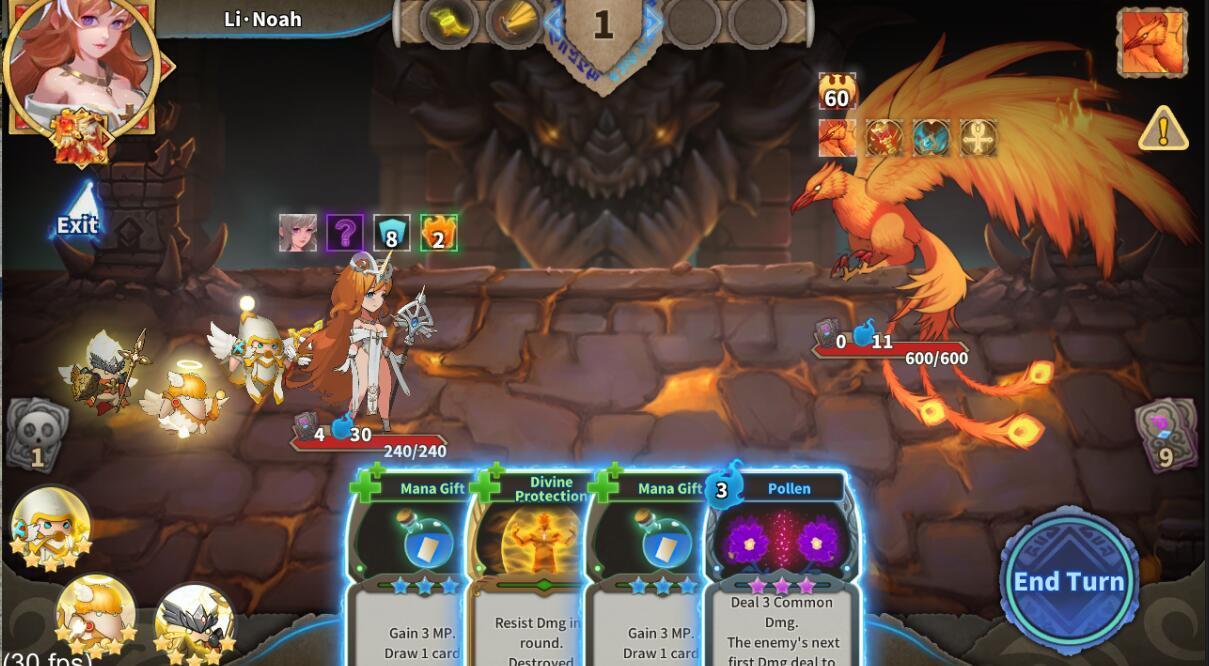Inspect the purple question mark status icon
The height and width of the screenshot is (666, 1209).
pyautogui.click(x=345, y=233)
